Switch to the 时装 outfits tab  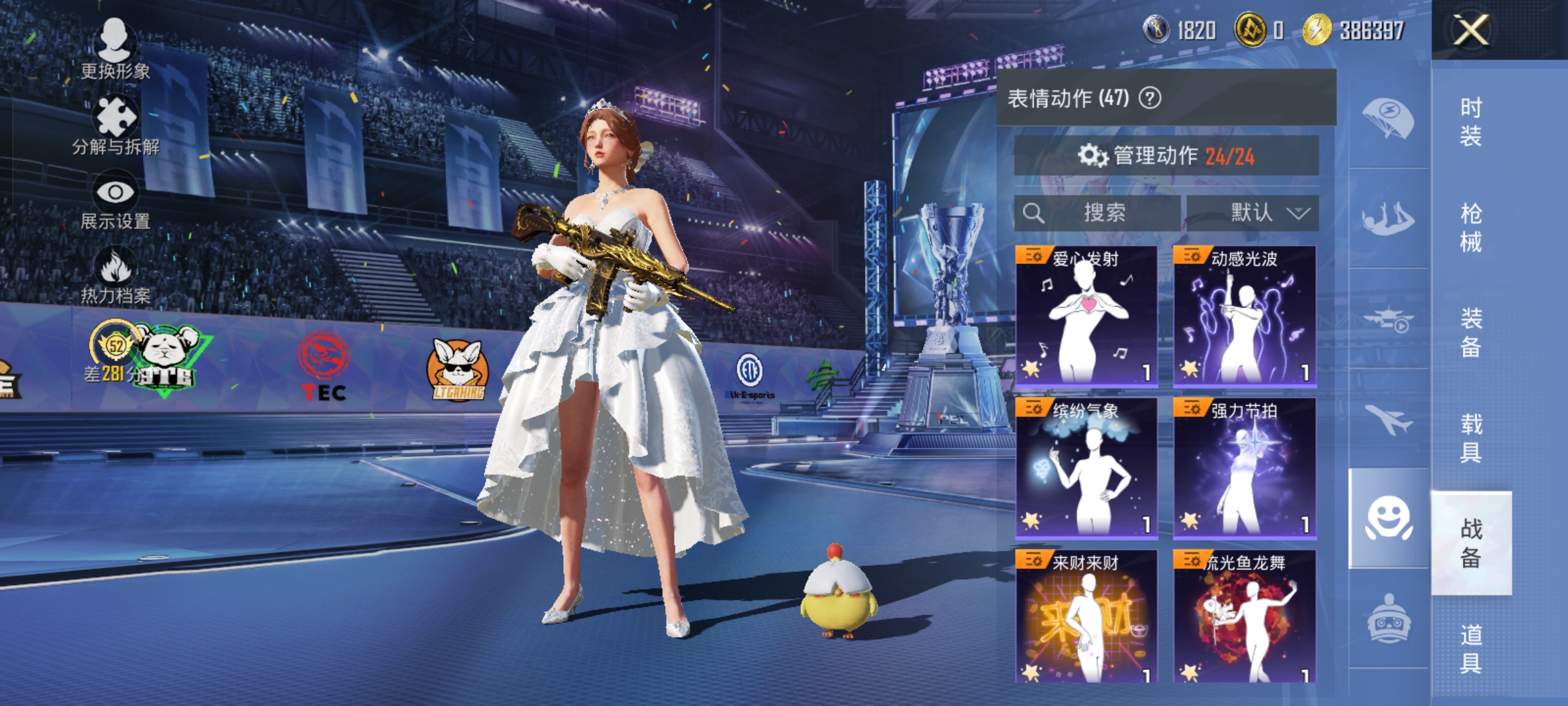point(1471,122)
